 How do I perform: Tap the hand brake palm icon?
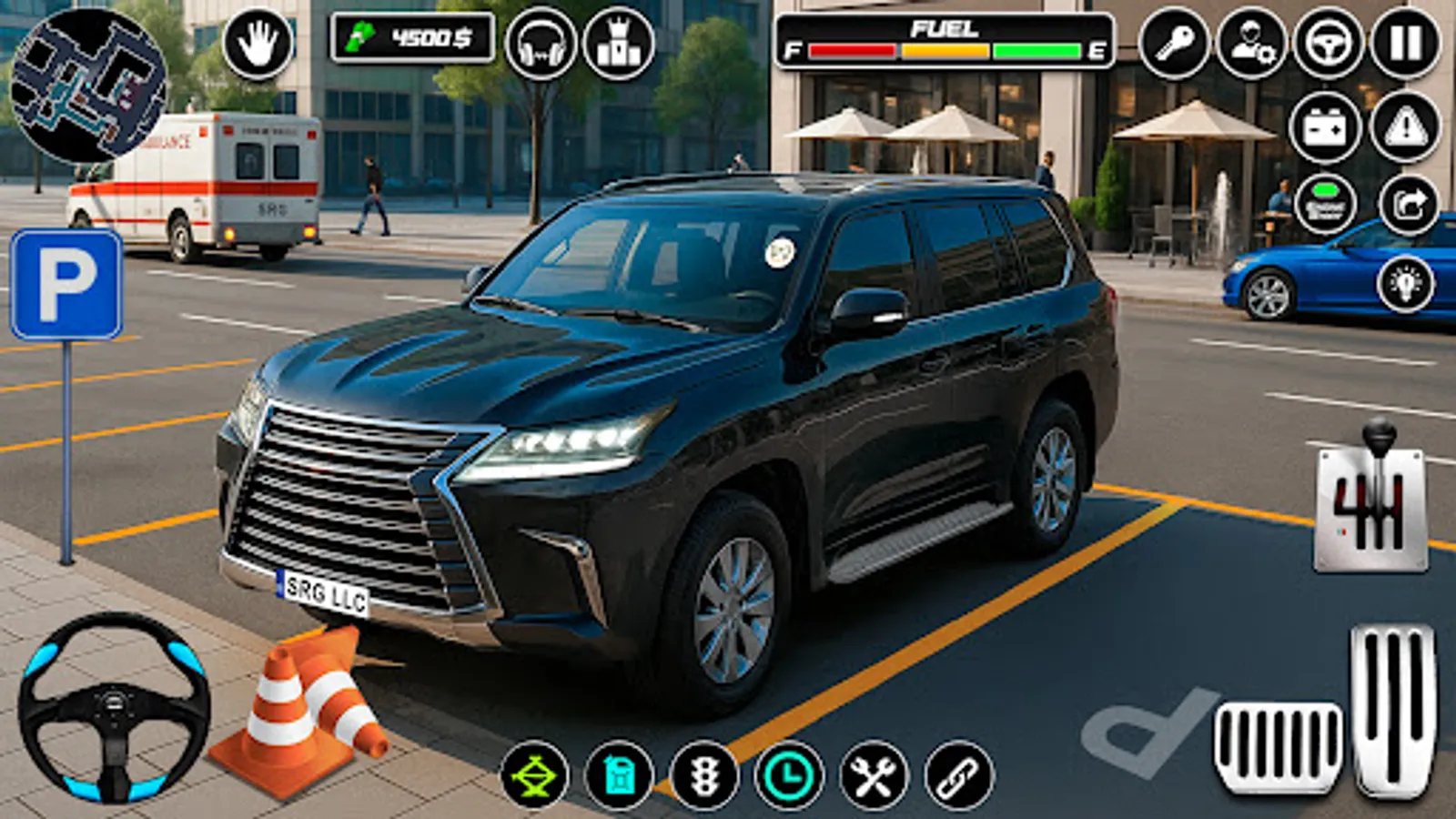coord(259,42)
